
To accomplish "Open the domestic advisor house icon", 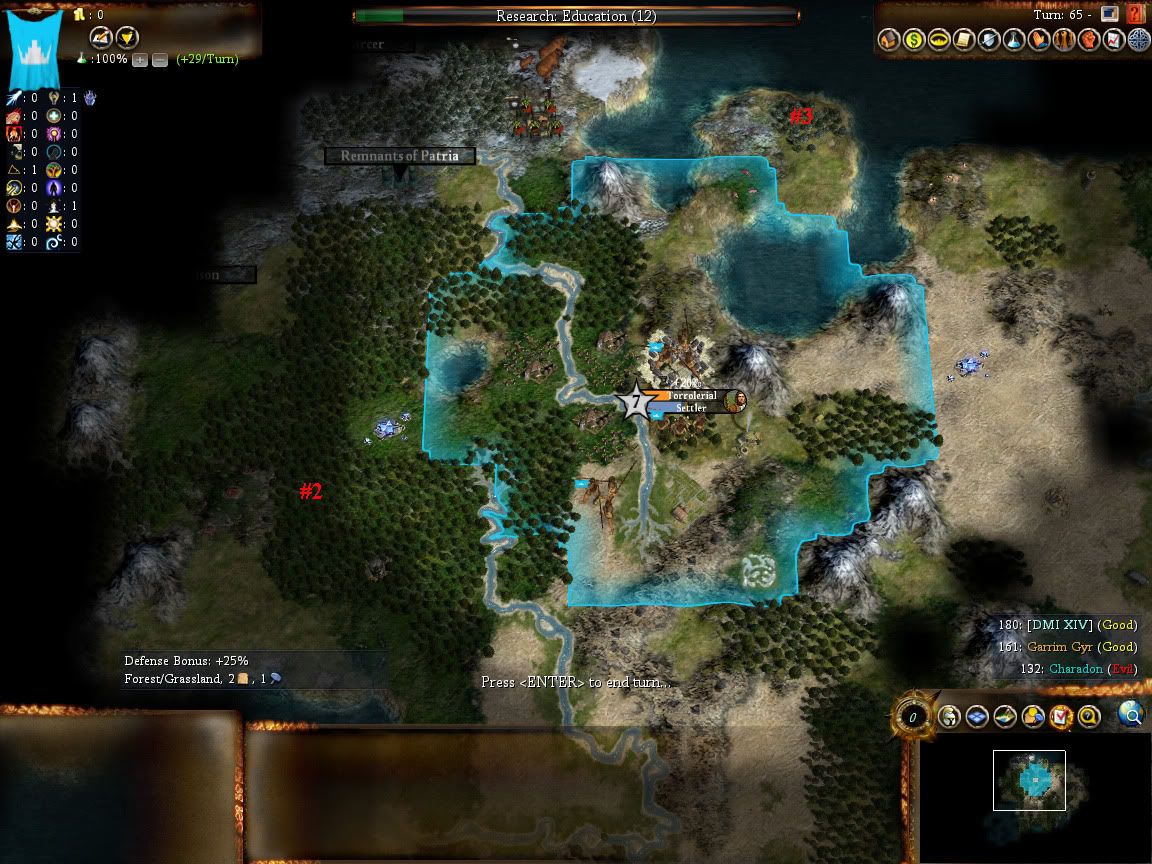I will (887, 40).
